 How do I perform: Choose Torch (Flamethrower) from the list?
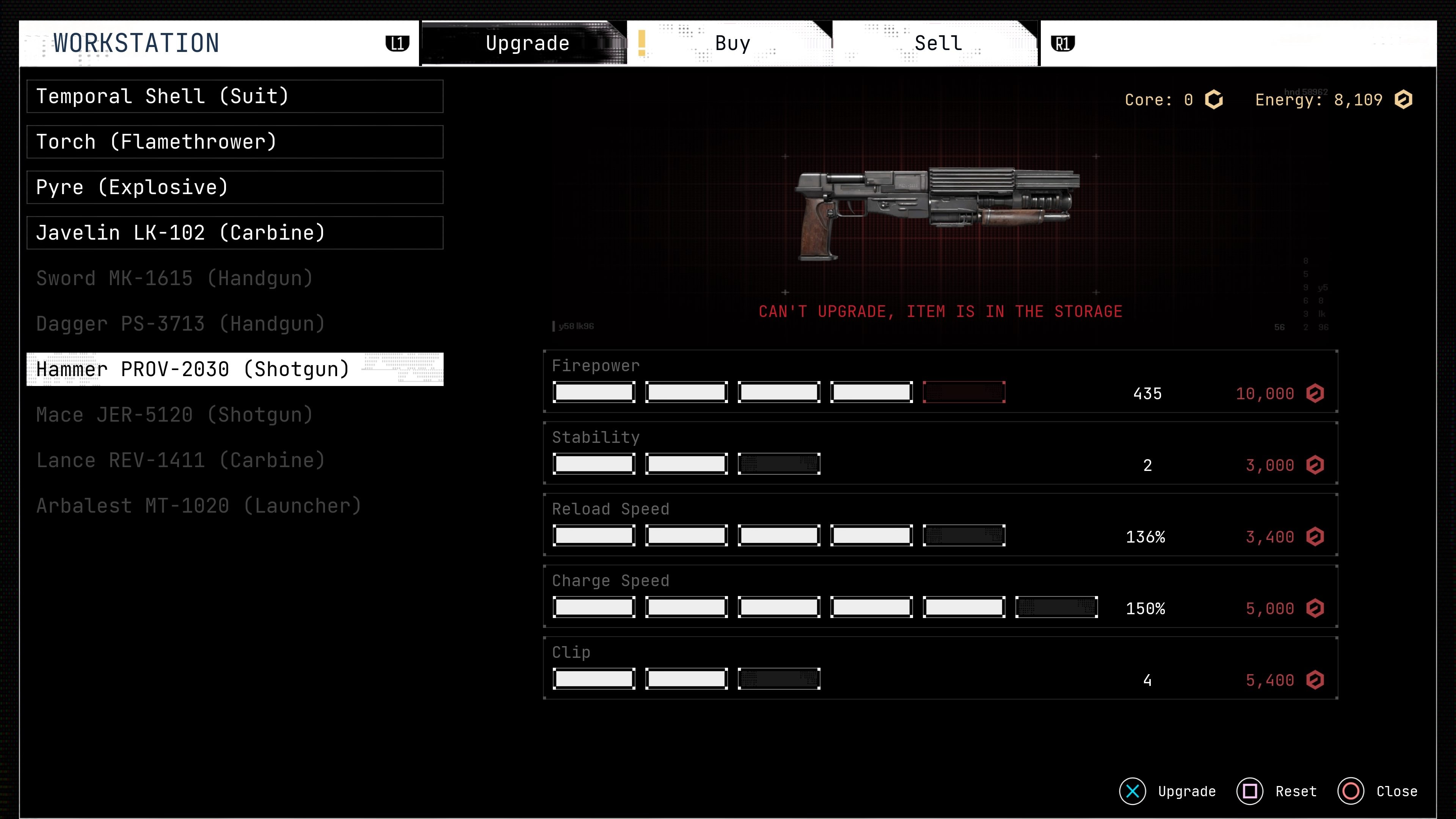click(x=235, y=142)
